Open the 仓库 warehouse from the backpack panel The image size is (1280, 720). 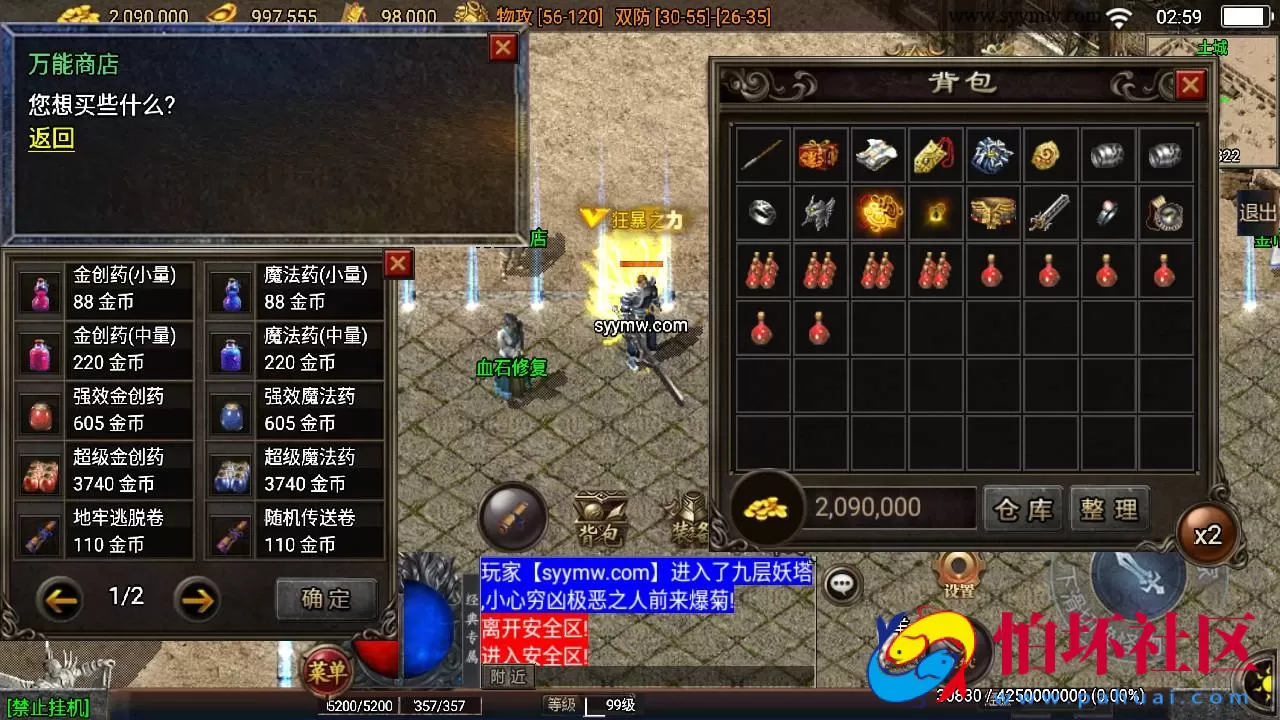1022,509
